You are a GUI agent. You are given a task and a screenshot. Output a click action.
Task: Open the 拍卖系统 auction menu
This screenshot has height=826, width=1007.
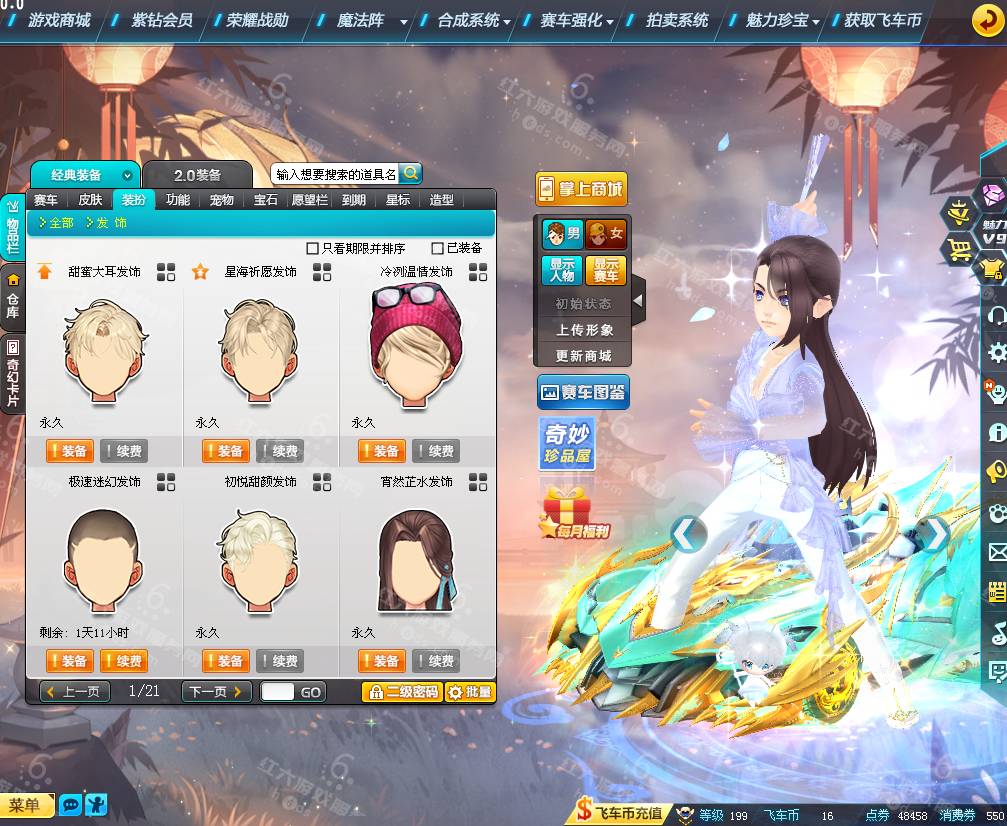click(677, 20)
